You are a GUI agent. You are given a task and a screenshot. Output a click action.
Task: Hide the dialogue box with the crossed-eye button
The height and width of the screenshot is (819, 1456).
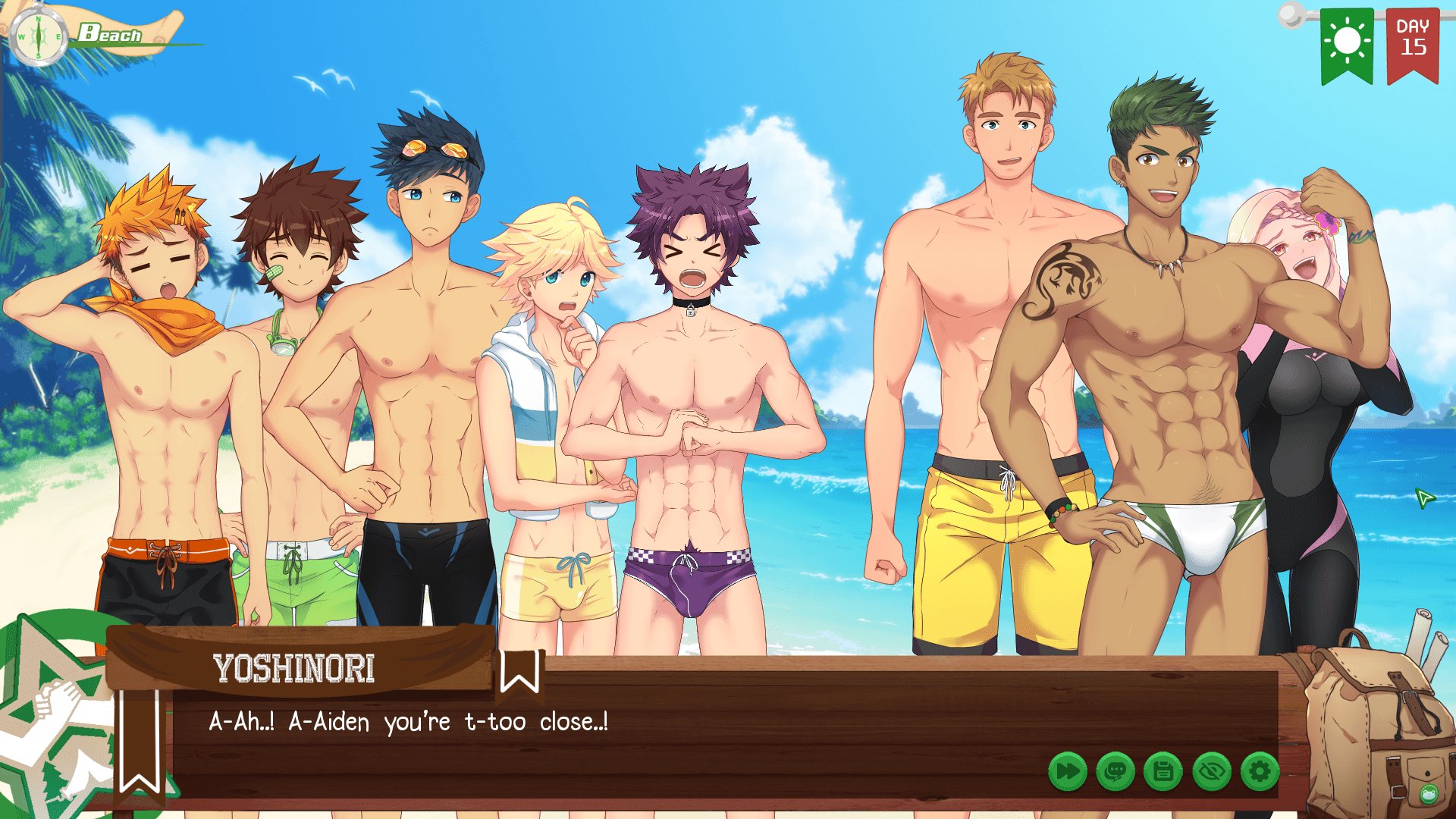(x=1212, y=772)
